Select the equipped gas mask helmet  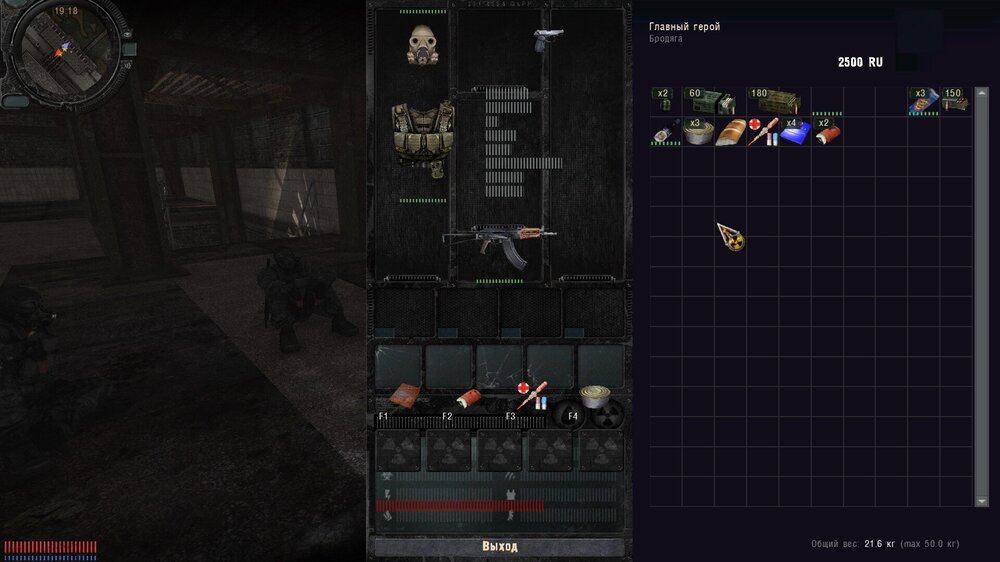[x=423, y=43]
